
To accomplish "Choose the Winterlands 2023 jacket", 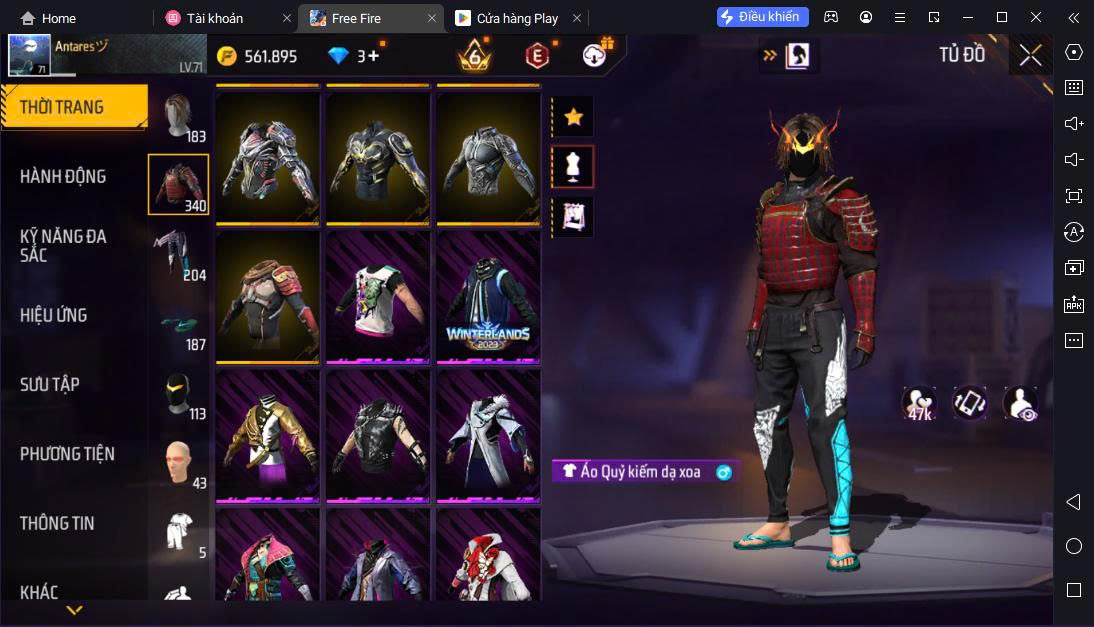I will (488, 297).
